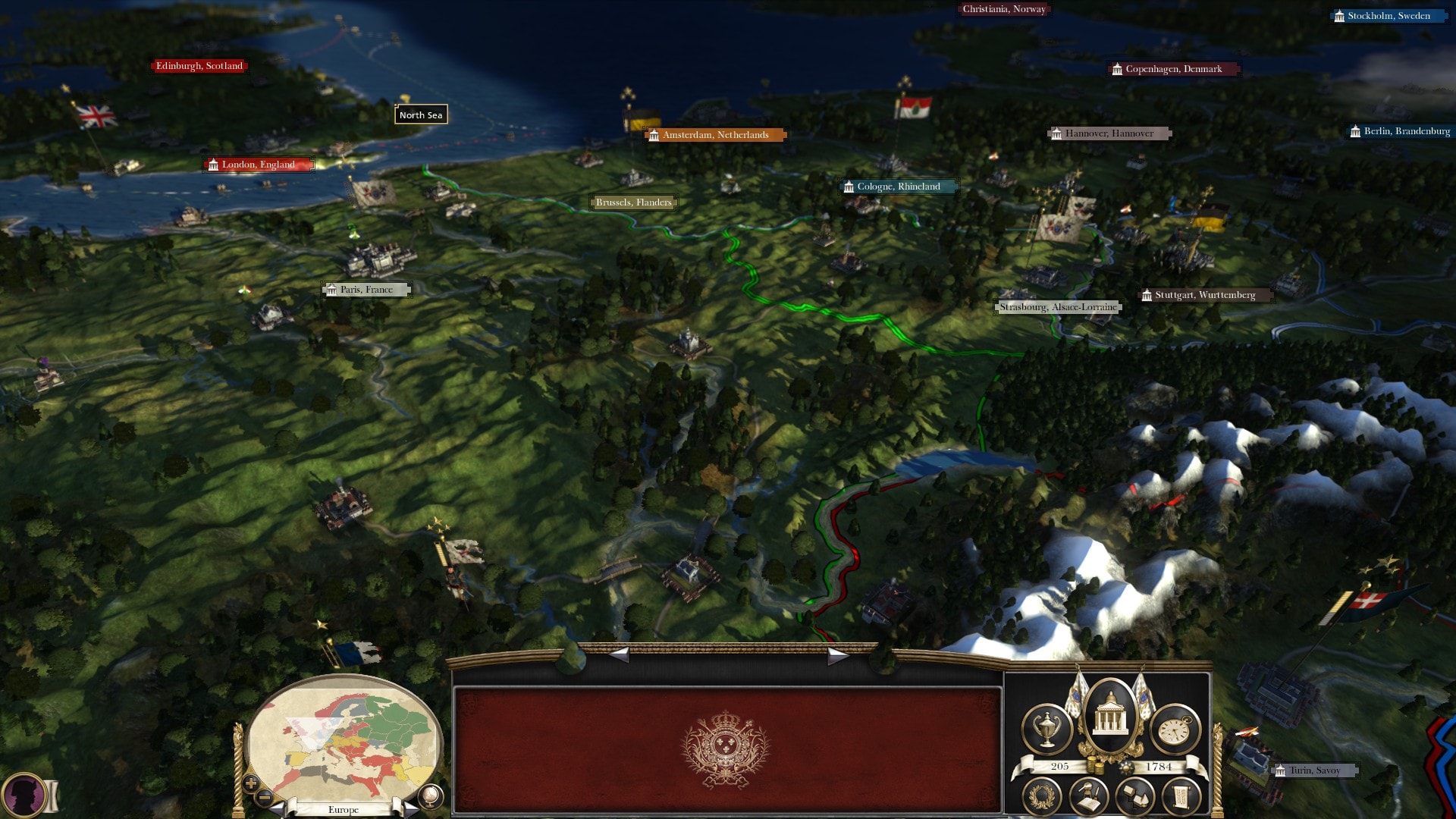Select the Paris, France city label
This screenshot has height=819, width=1456.
[366, 290]
